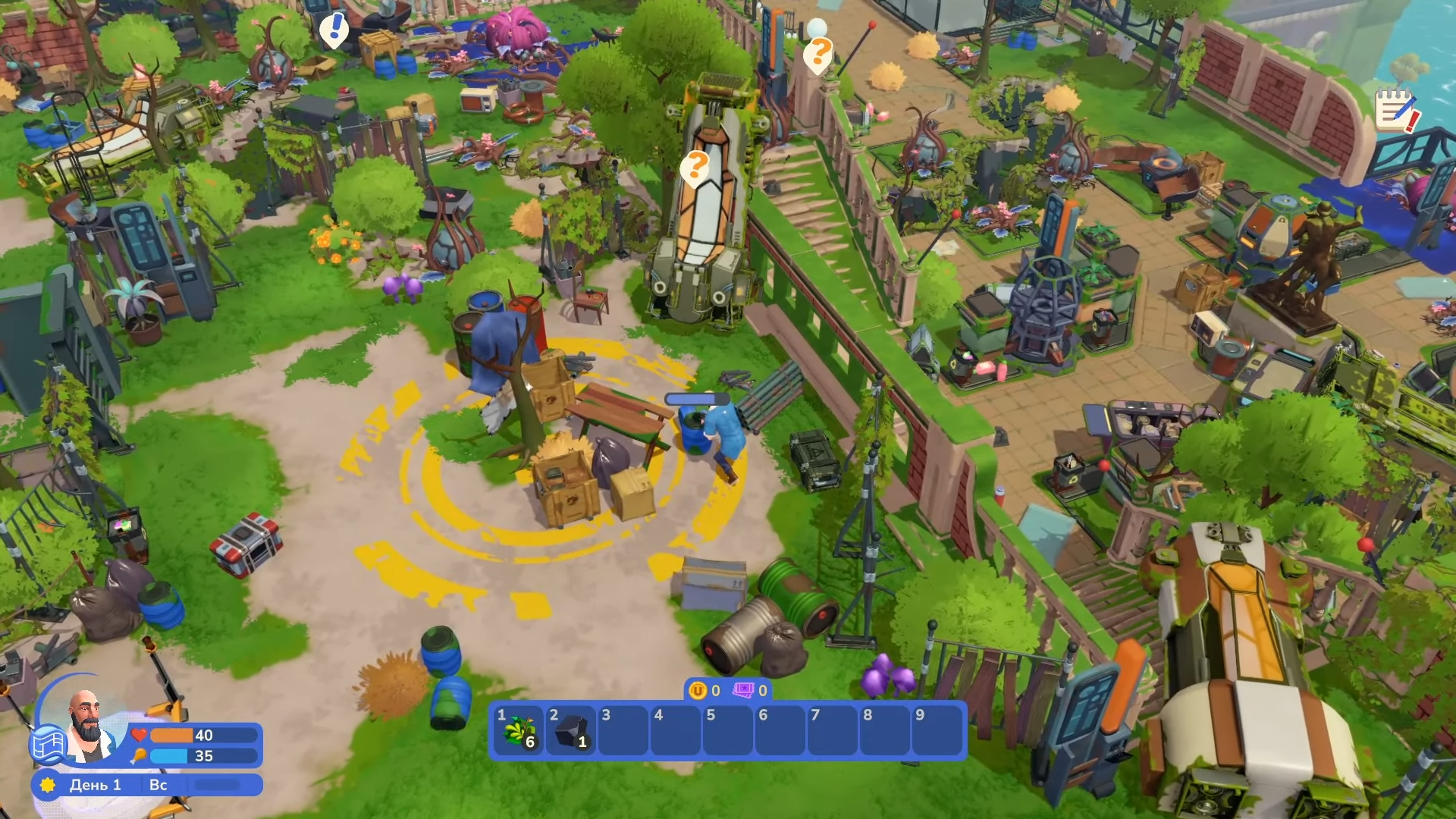Select the dark coal chunk hotbar slot
The height and width of the screenshot is (819, 1456).
coord(571,731)
